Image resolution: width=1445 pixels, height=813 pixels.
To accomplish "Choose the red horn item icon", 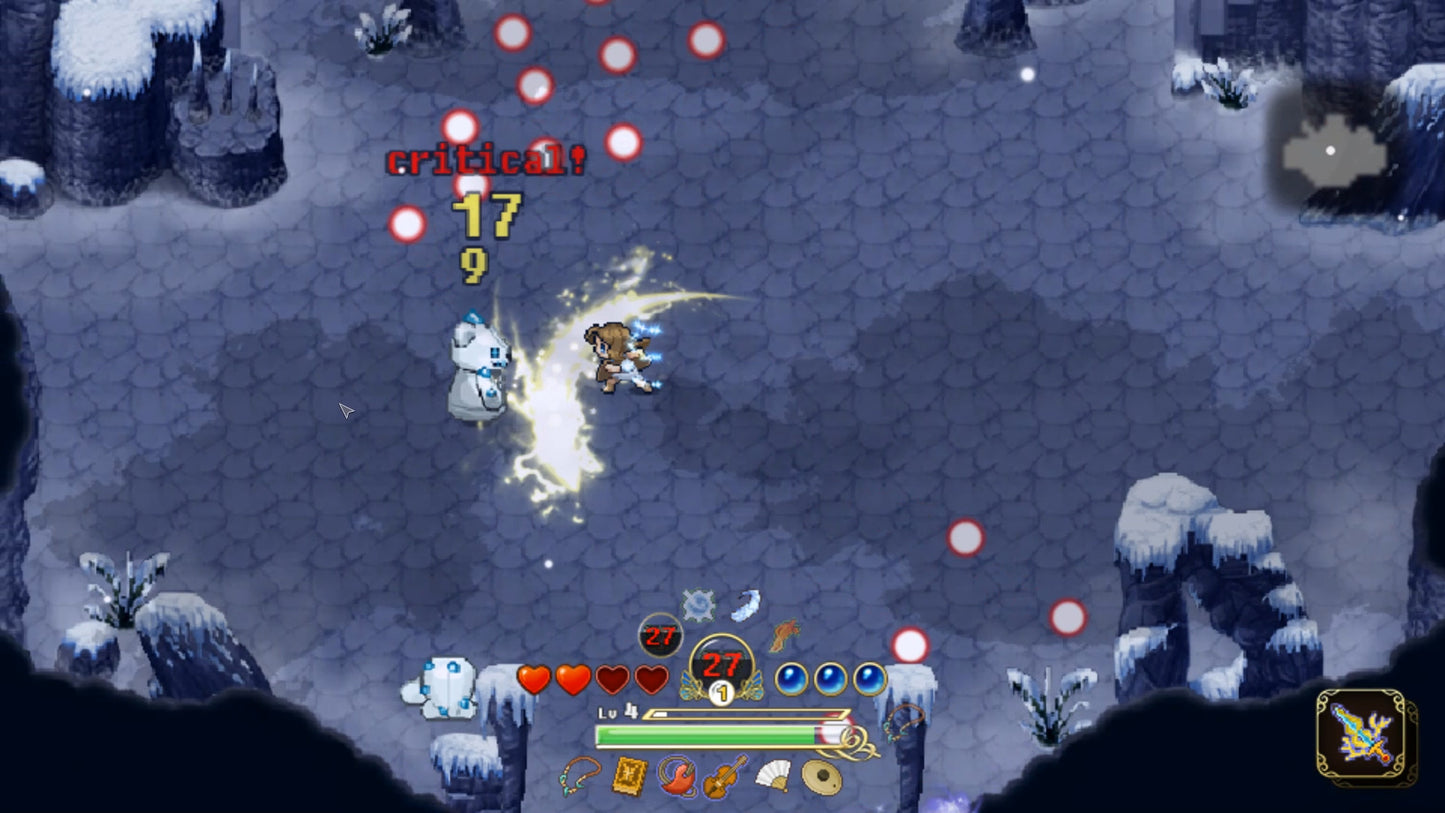I will pyautogui.click(x=677, y=776).
